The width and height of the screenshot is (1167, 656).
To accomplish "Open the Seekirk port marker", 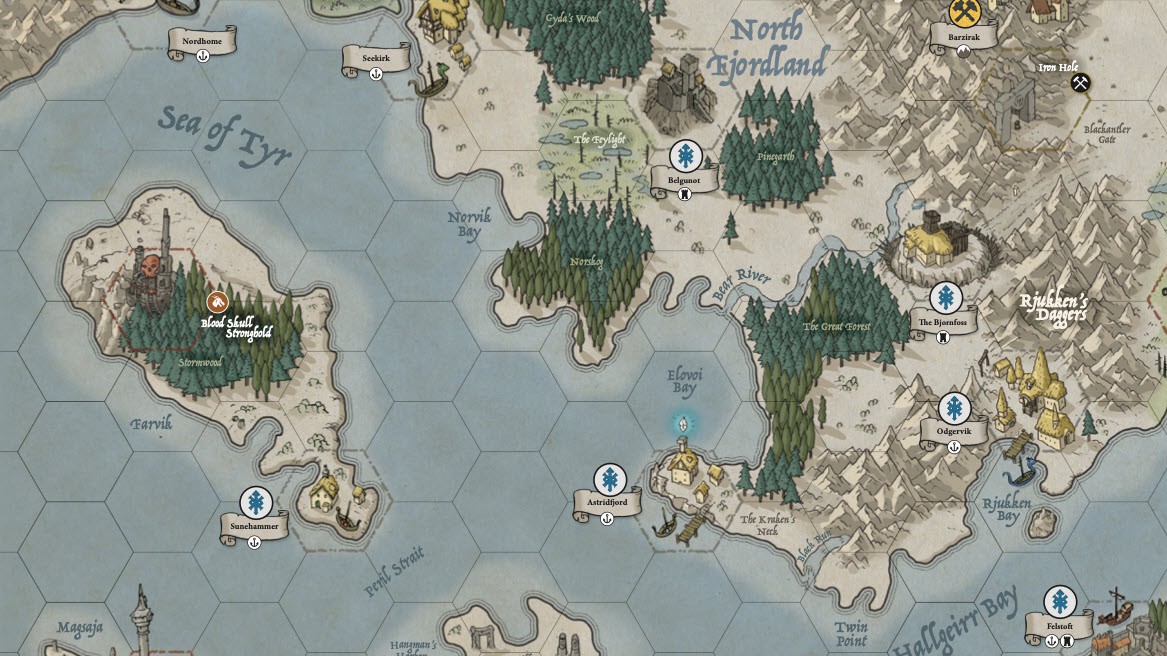I will click(376, 59).
